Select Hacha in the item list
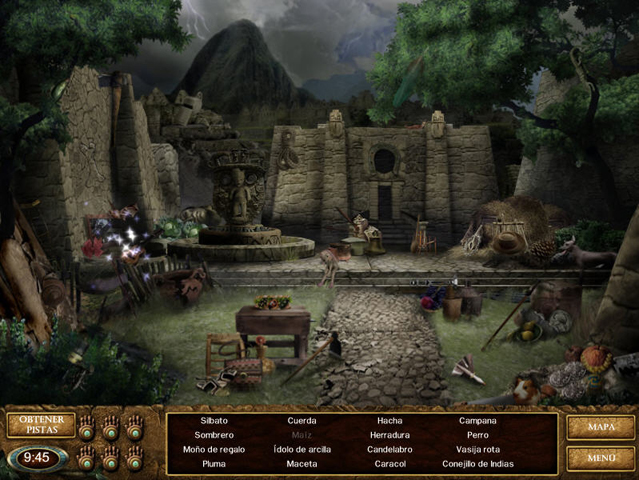The height and width of the screenshot is (480, 639). (389, 421)
